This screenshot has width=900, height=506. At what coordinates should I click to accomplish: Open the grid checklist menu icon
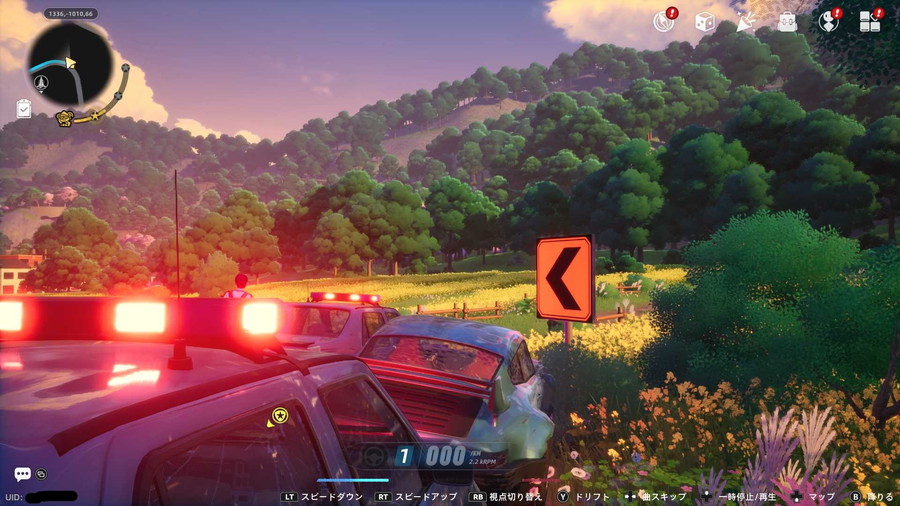[x=870, y=21]
